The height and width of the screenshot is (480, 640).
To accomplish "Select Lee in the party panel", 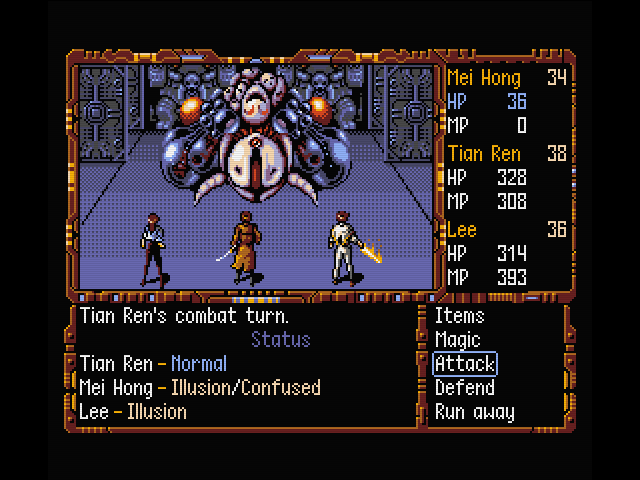I will tap(461, 229).
